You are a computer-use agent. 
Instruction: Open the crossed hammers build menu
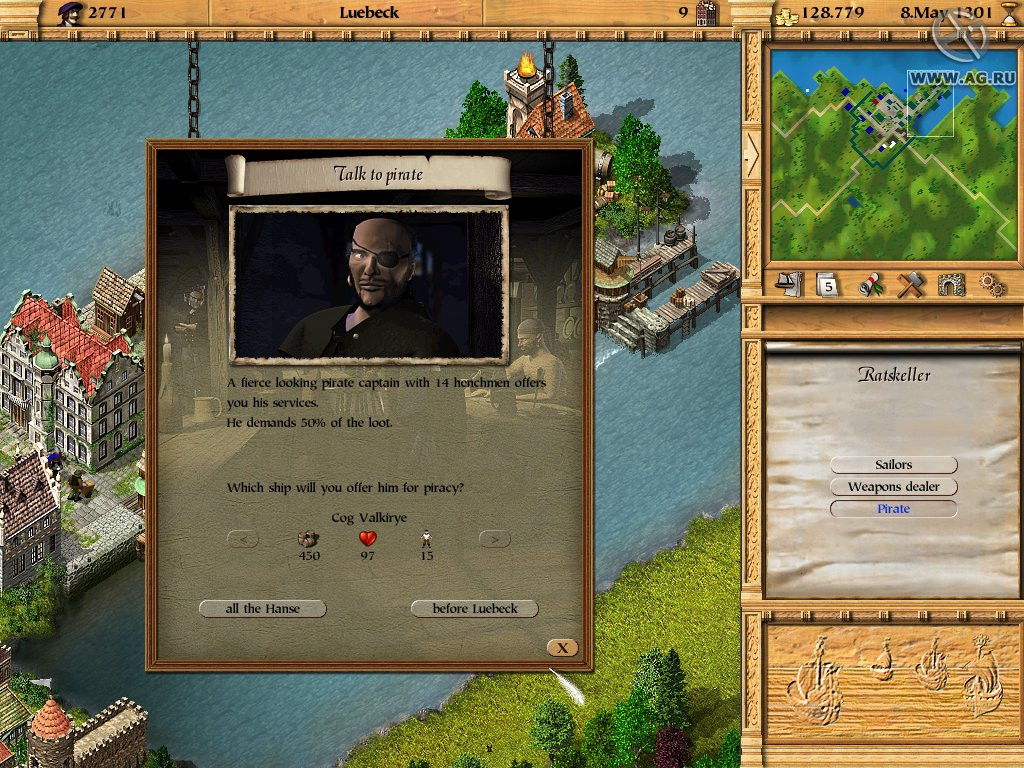tap(910, 285)
